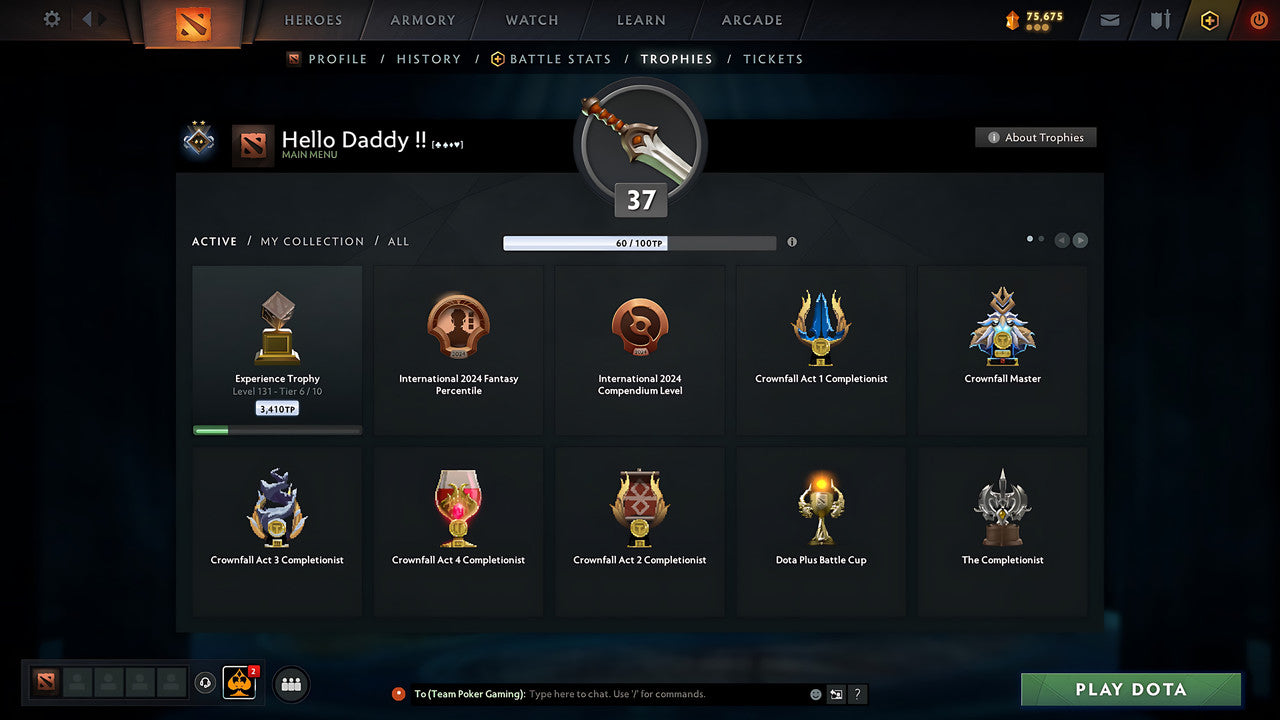Click the party finder people icon
The width and height of the screenshot is (1280, 720).
pos(290,684)
